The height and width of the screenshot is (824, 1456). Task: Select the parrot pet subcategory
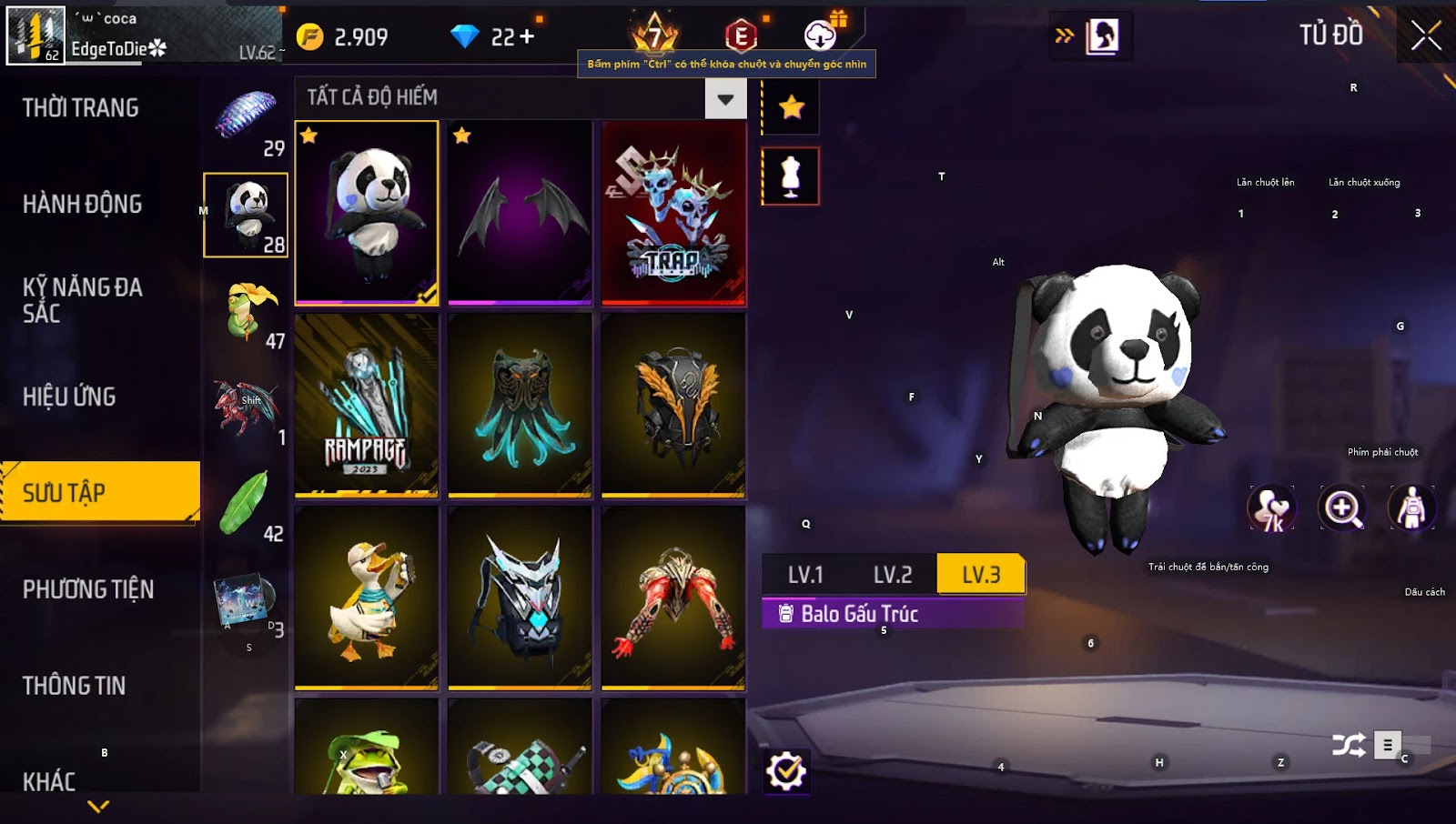(x=246, y=312)
